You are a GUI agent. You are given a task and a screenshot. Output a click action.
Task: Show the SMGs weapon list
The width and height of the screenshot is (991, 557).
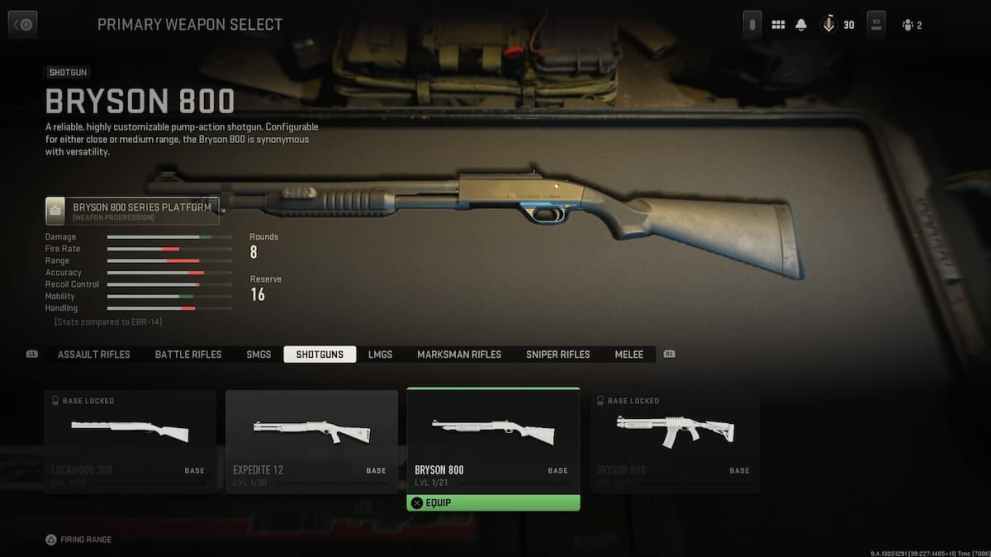click(x=259, y=355)
